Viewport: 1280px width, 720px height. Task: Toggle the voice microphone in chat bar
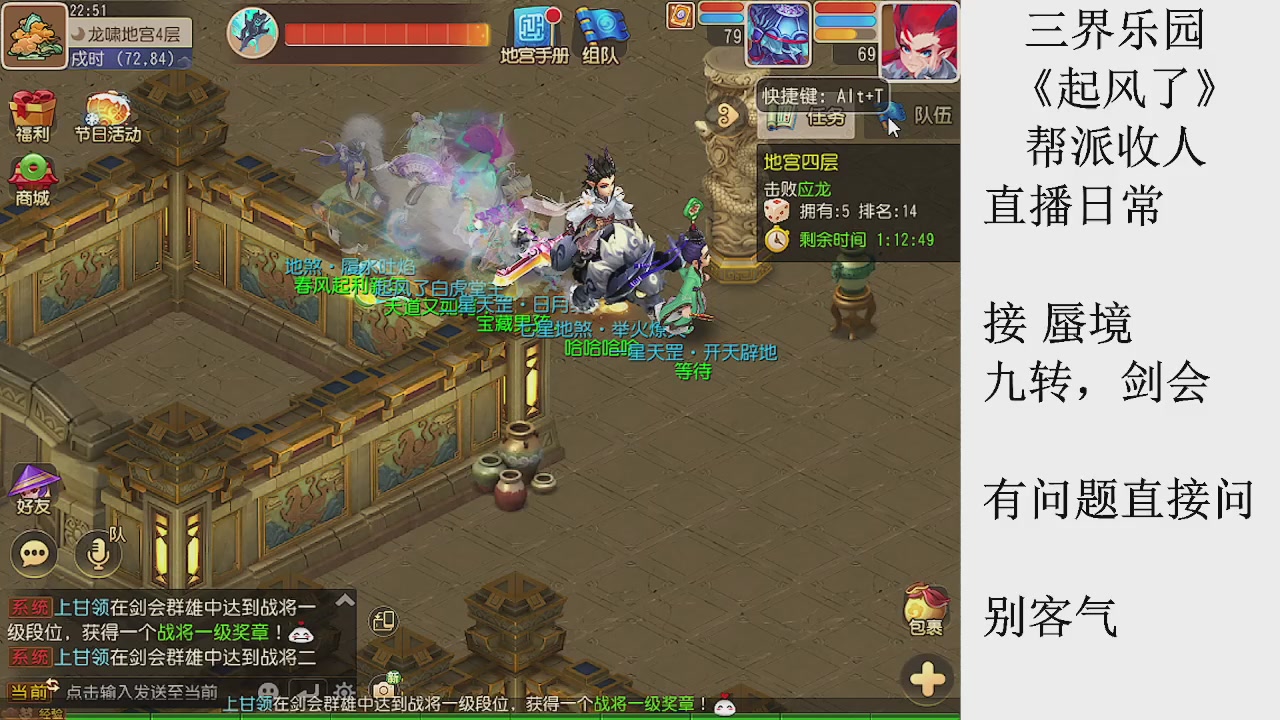(x=97, y=553)
